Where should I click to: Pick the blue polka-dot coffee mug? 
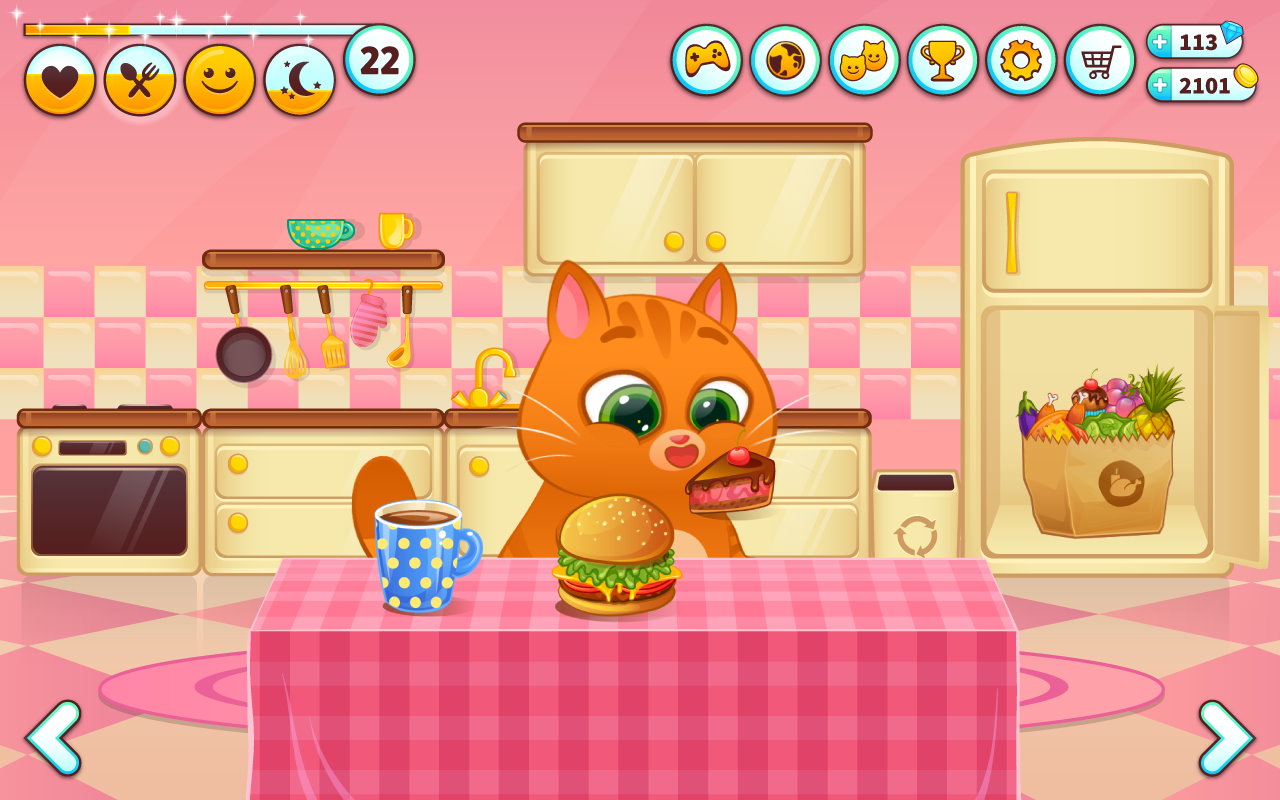click(422, 555)
